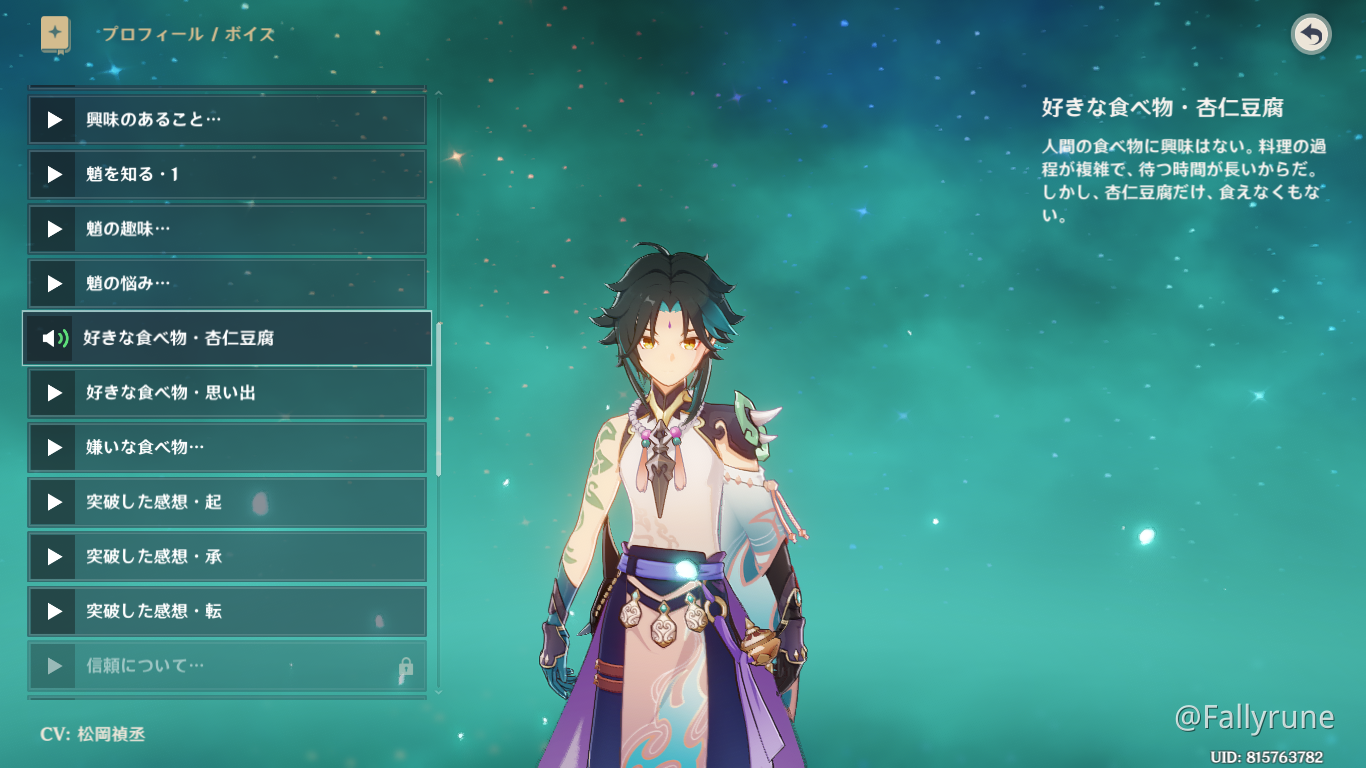Play the 突破した感想・起 voice line
Image resolution: width=1366 pixels, height=768 pixels.
[227, 502]
